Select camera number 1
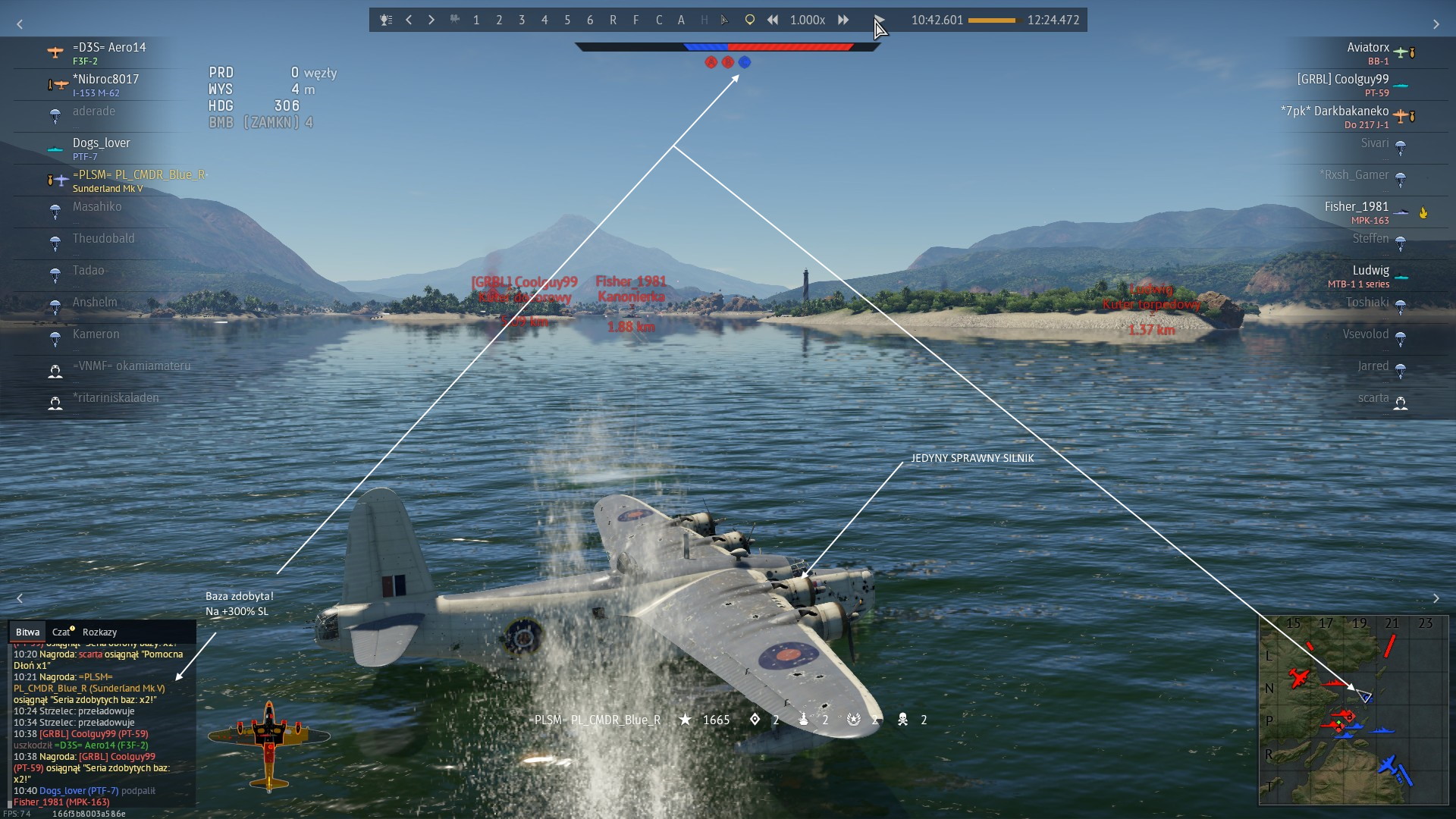Image resolution: width=1456 pixels, height=819 pixels. point(476,20)
